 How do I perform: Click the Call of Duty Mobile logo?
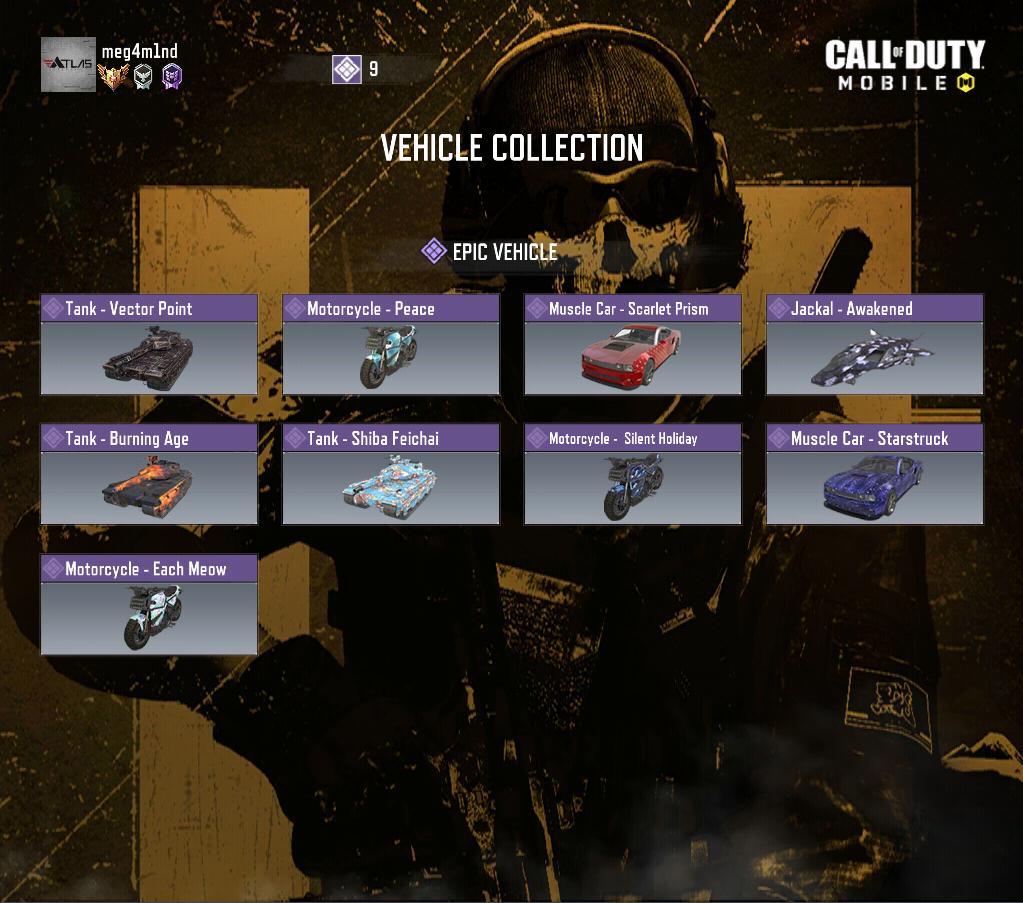point(905,66)
